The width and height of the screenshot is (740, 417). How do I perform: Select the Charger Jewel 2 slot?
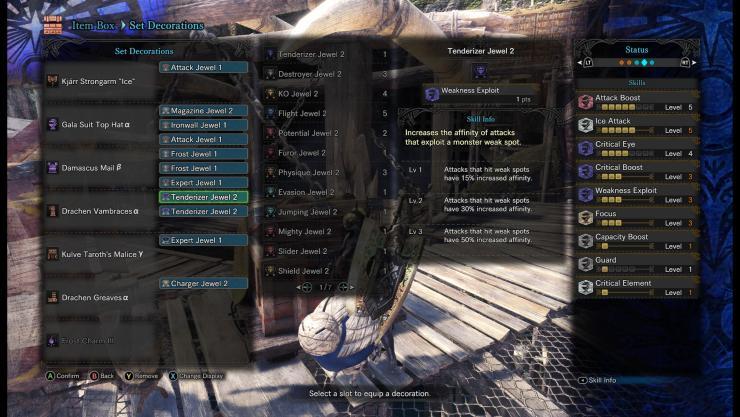204,284
